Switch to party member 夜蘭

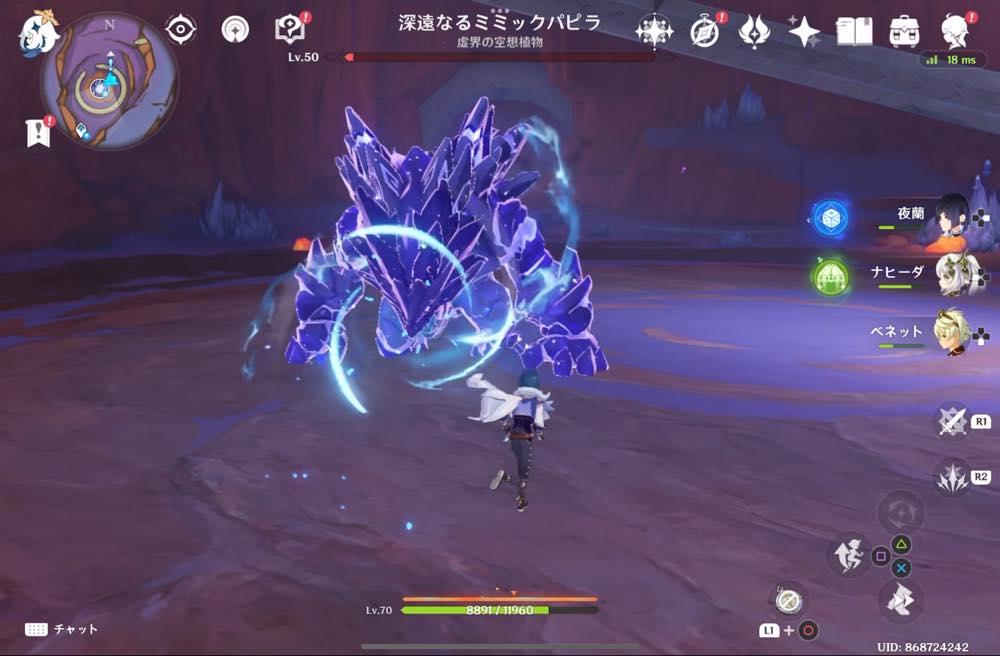[x=952, y=214]
